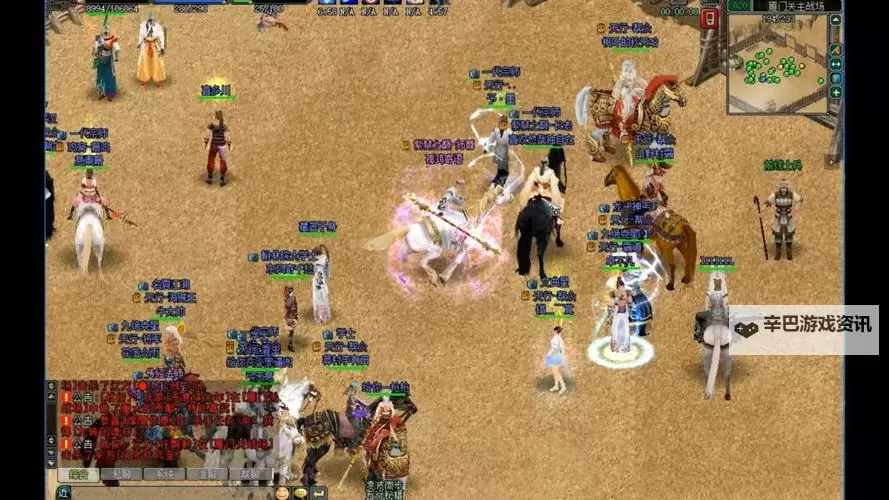Select the second chat channel tab
889x500 pixels.
click(121, 473)
